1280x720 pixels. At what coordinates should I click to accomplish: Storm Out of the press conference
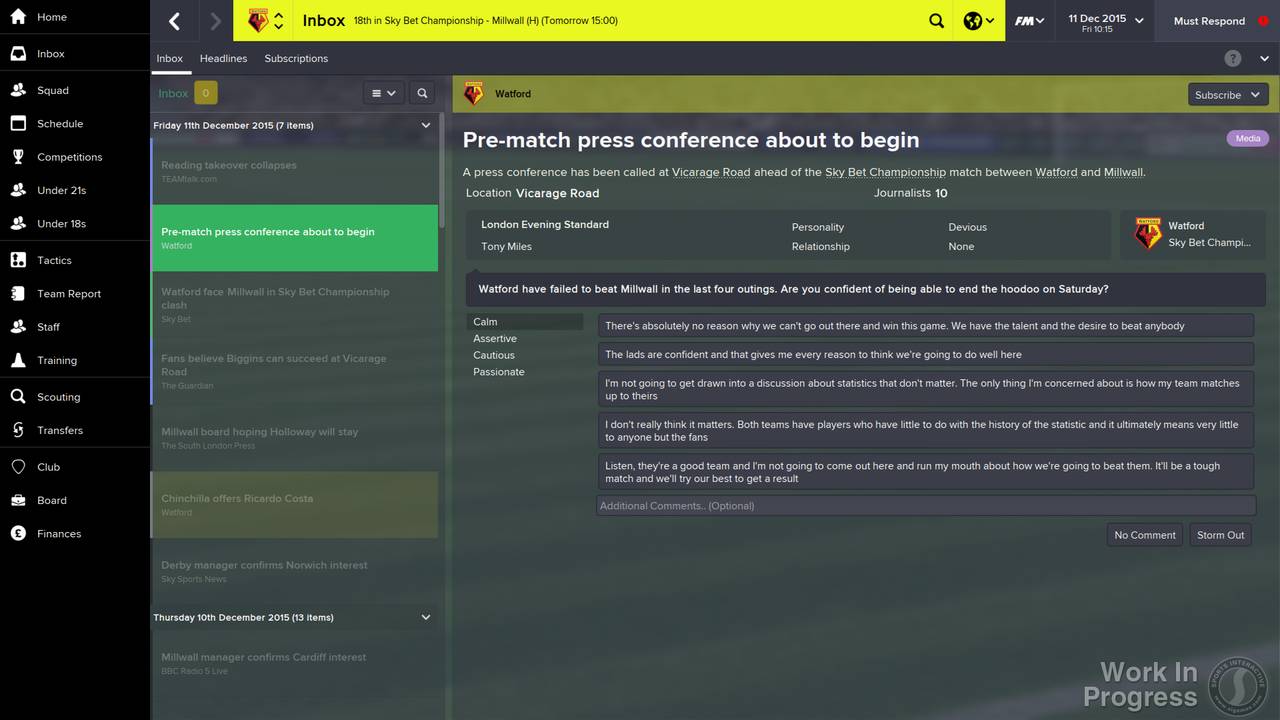pyautogui.click(x=1220, y=535)
